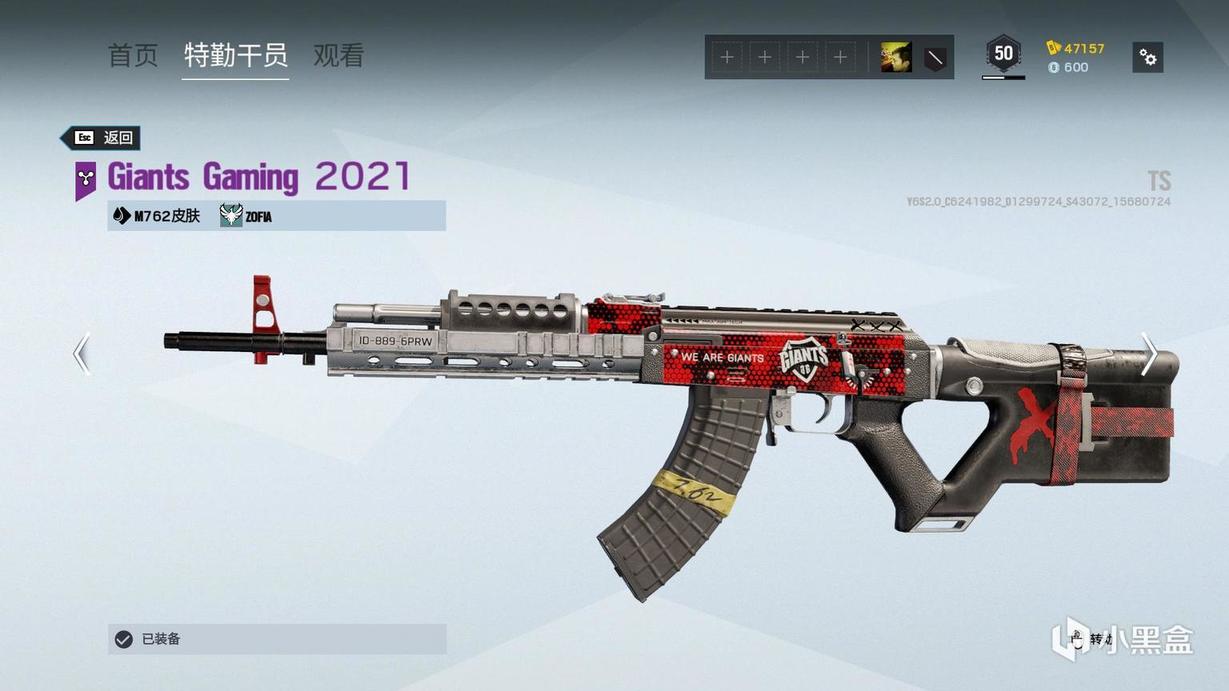This screenshot has height=691, width=1229.
Task: Click the 返回 back button
Action: [101, 138]
